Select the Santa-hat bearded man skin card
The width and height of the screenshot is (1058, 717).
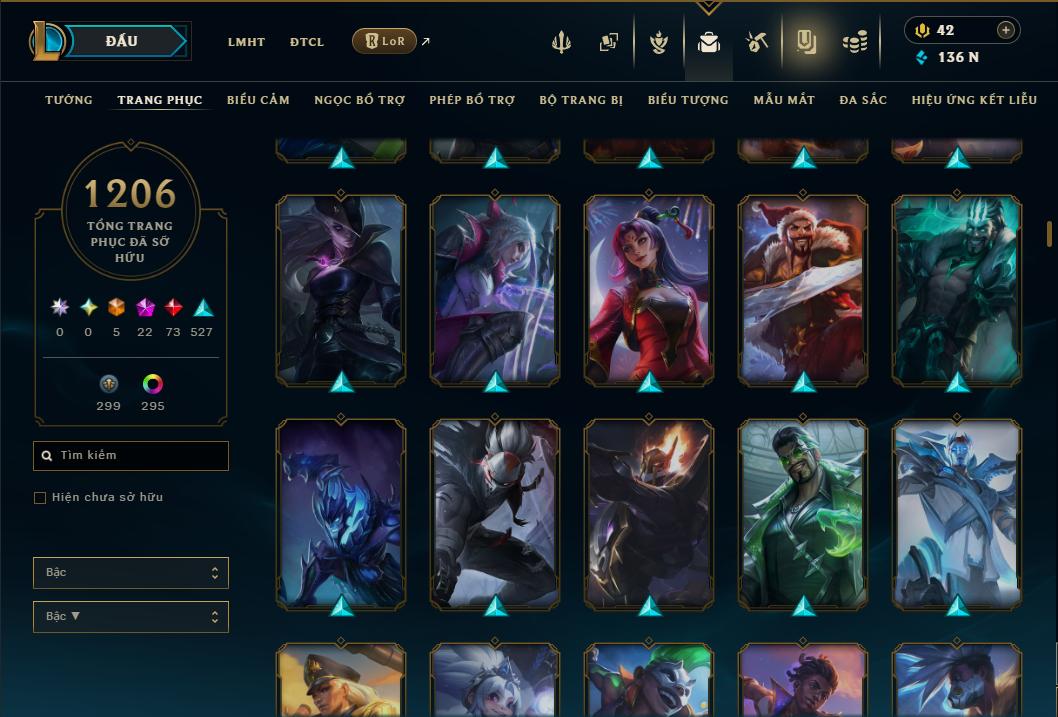pyautogui.click(x=803, y=290)
